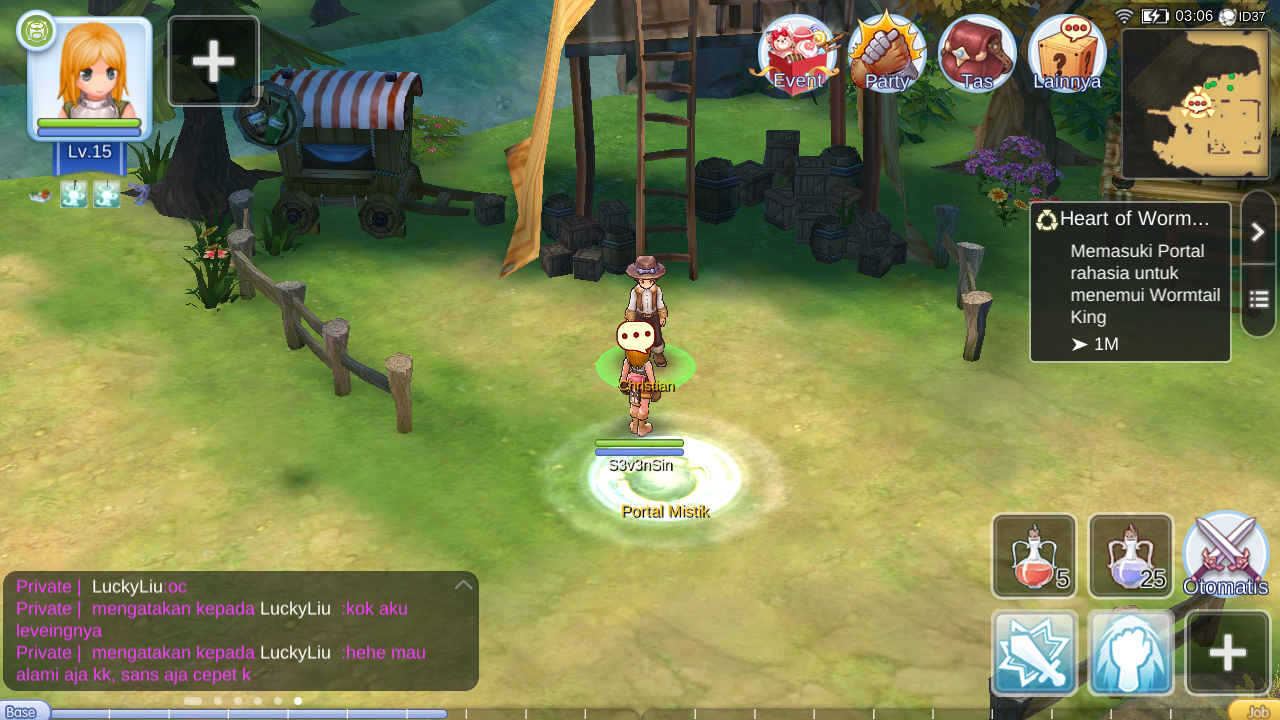Select the Job tab at bottom right

click(x=1257, y=710)
